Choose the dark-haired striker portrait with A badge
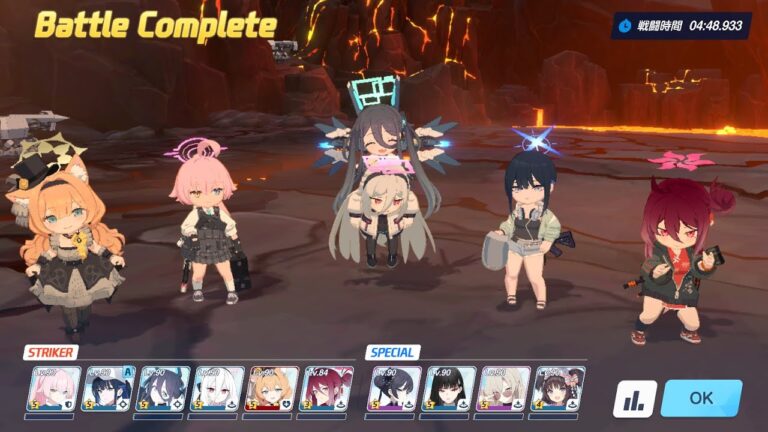Image resolution: width=768 pixels, height=432 pixels. [107, 388]
